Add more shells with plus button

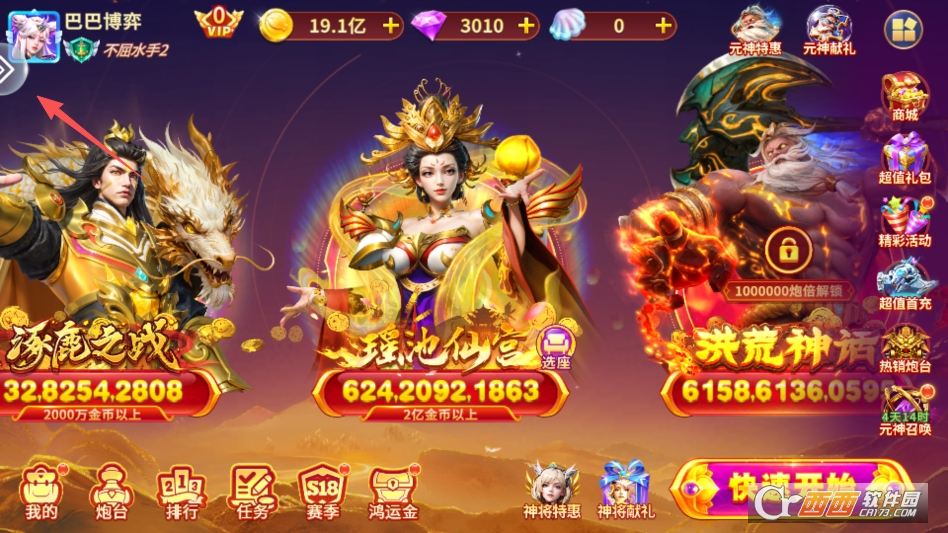[x=664, y=26]
